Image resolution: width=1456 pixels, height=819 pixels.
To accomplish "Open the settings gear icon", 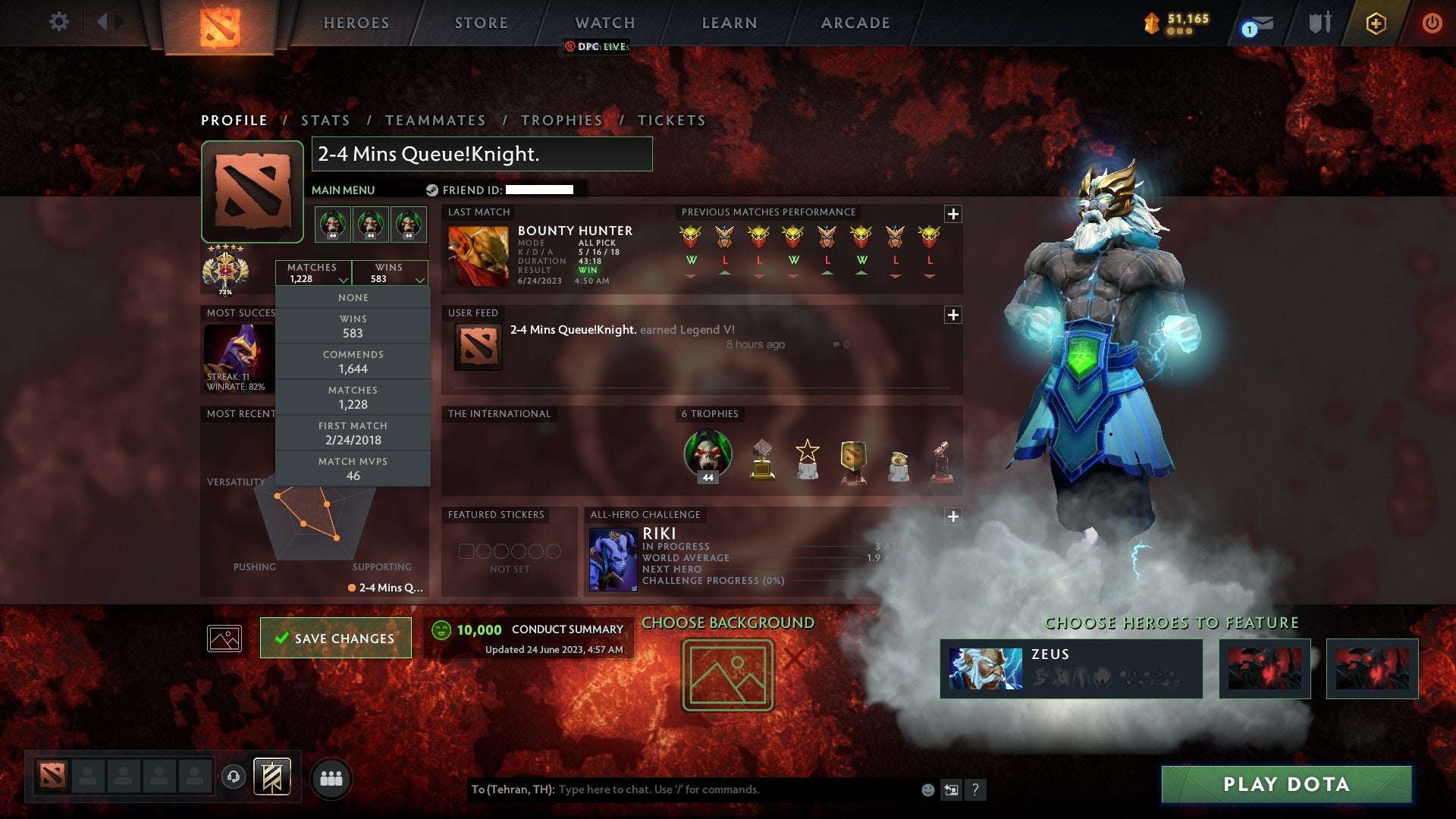I will (58, 22).
